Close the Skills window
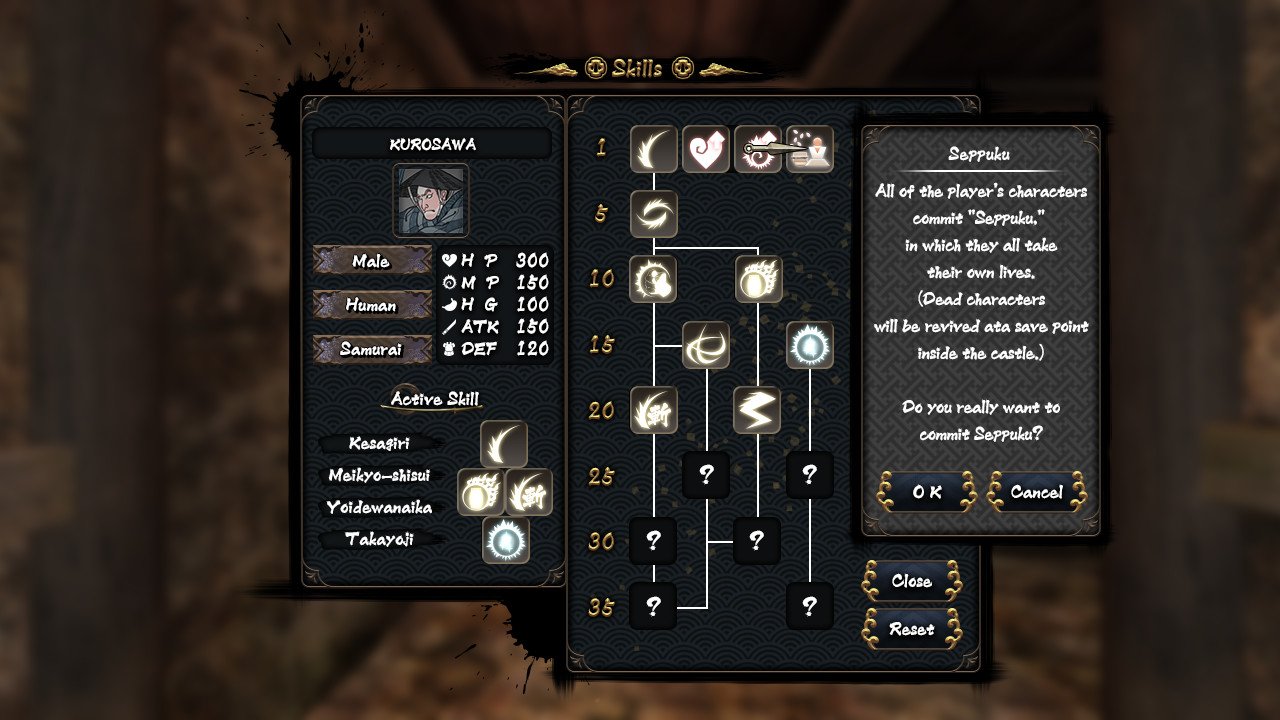 pos(911,581)
